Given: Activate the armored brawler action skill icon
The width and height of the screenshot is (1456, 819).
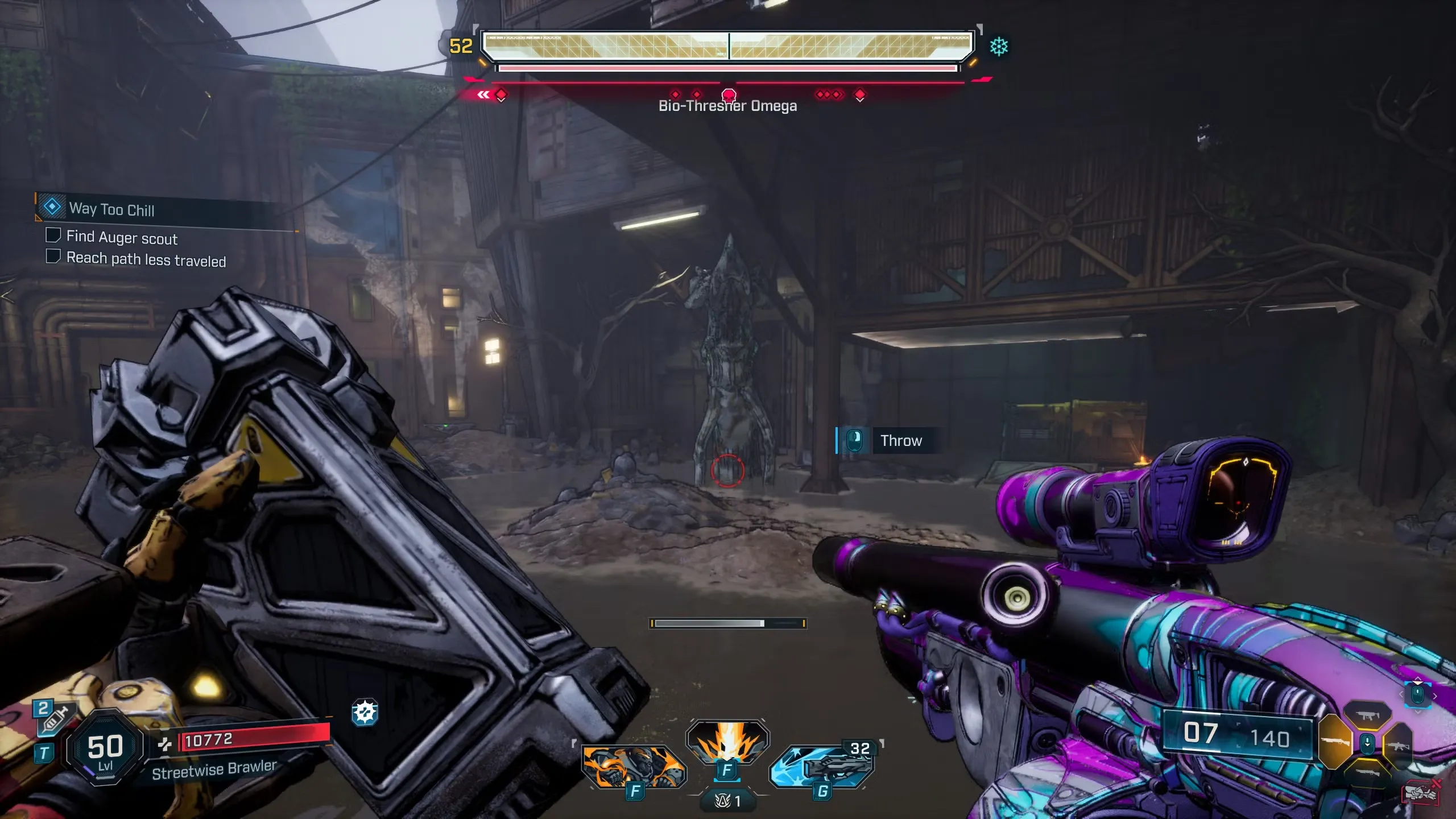Looking at the screenshot, I should point(634,767).
